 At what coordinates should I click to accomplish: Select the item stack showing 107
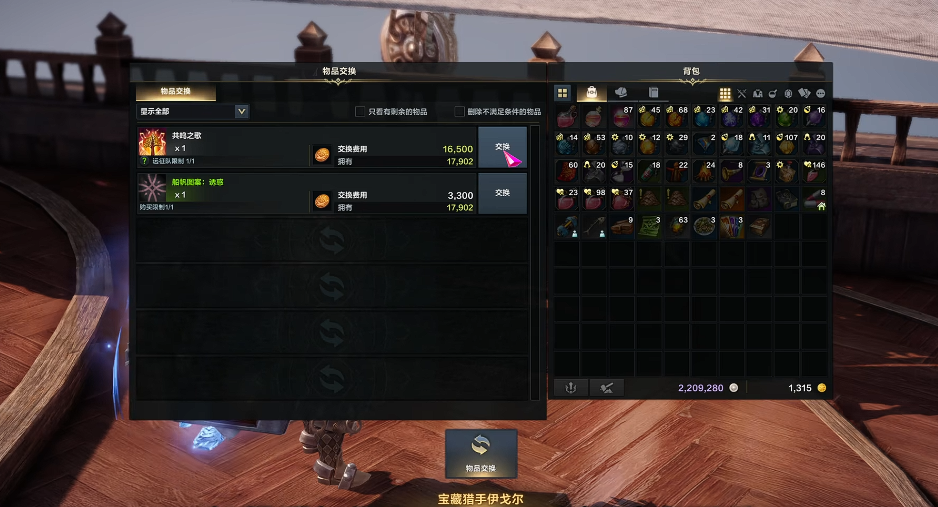[x=787, y=144]
